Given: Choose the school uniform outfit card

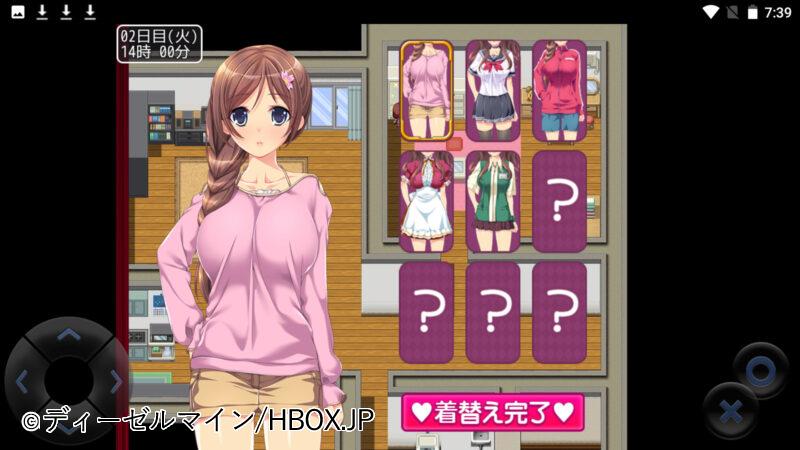Looking at the screenshot, I should point(493,90).
